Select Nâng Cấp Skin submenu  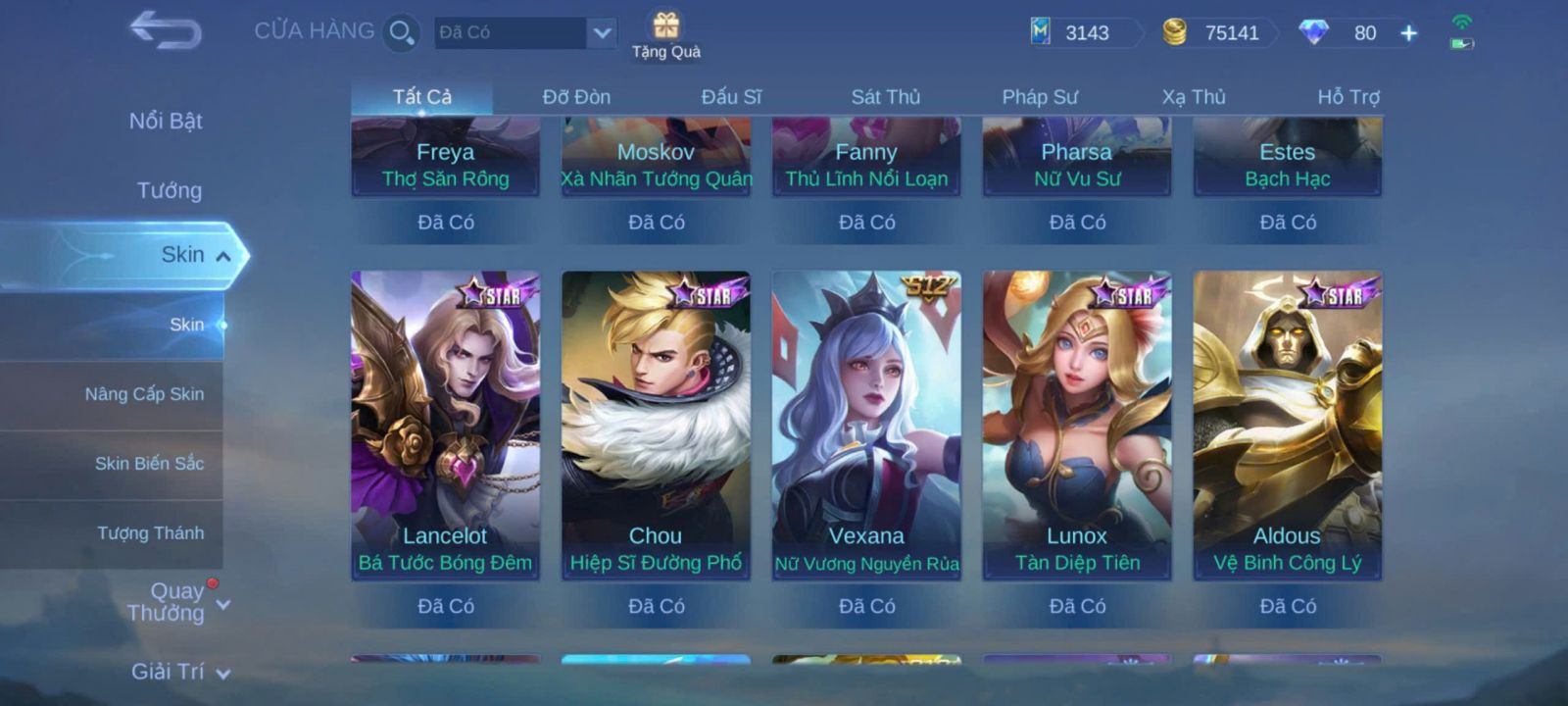(x=144, y=394)
